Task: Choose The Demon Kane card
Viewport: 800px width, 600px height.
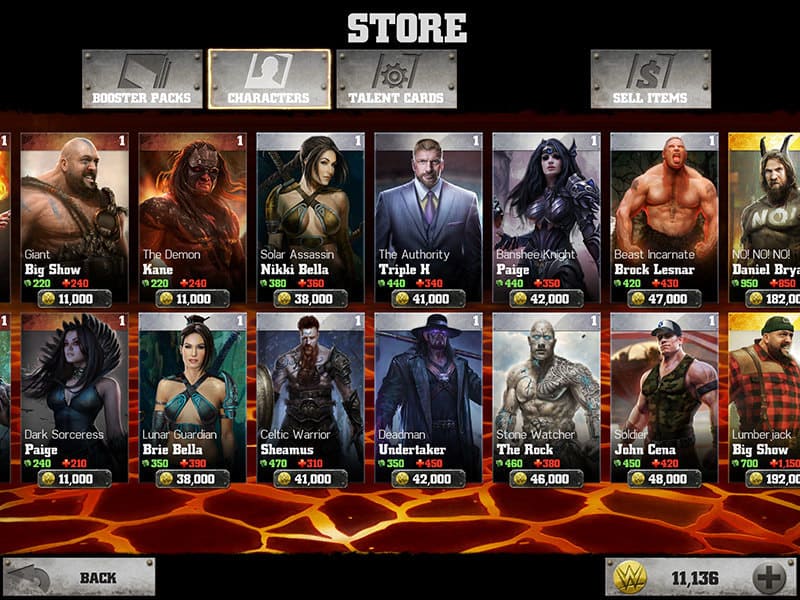Action: pyautogui.click(x=191, y=215)
